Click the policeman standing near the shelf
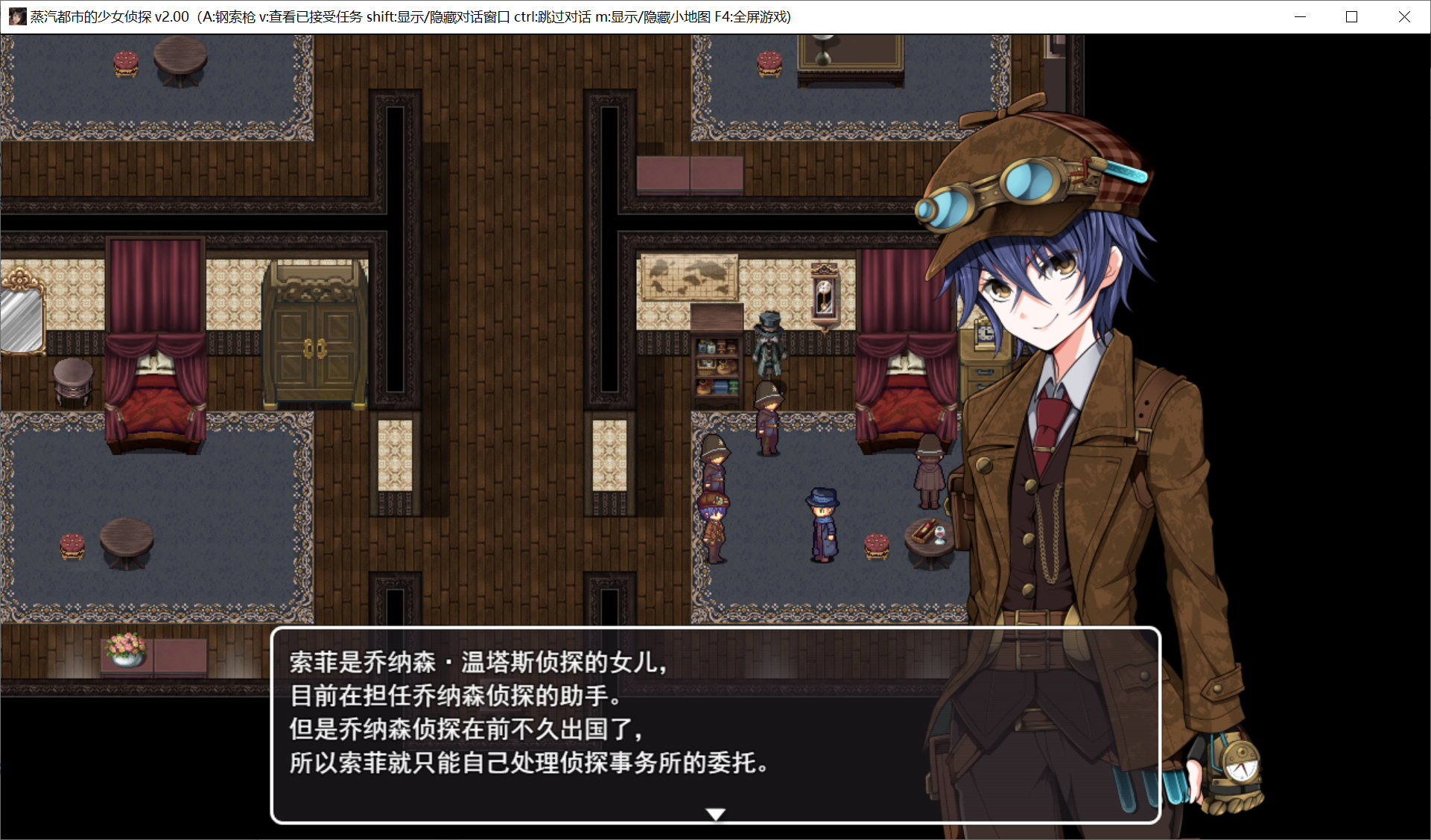This screenshot has width=1431, height=840. pyautogui.click(x=767, y=413)
